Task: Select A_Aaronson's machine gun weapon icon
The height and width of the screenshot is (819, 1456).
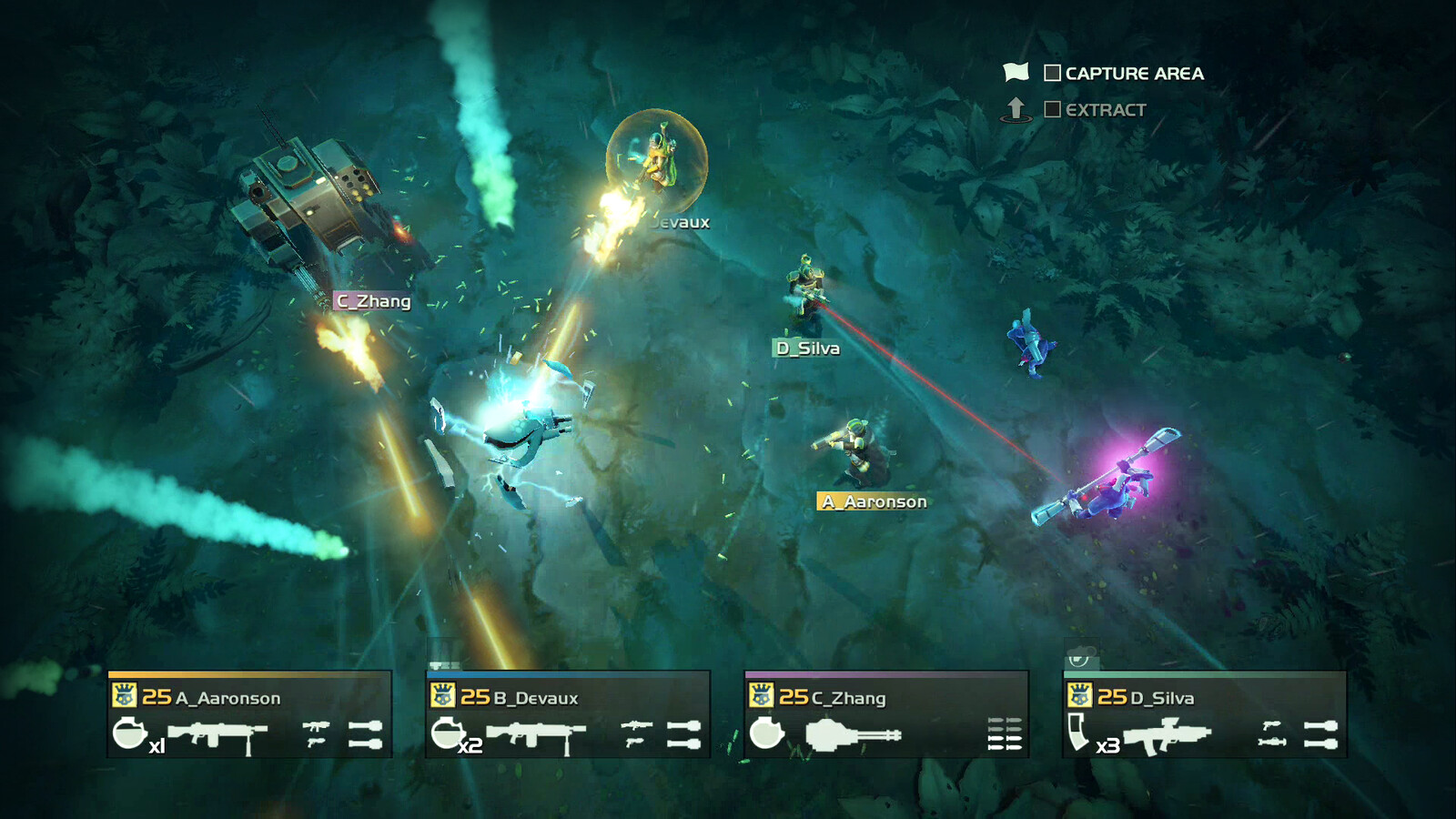Action: (217, 734)
